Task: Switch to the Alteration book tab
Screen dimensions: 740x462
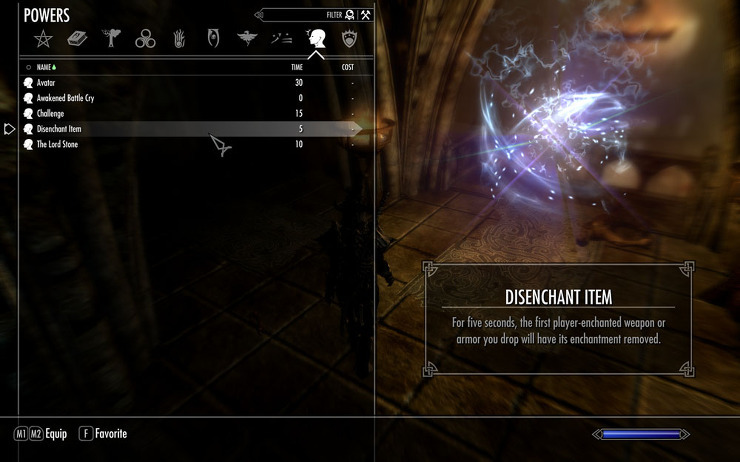Action: [x=77, y=39]
